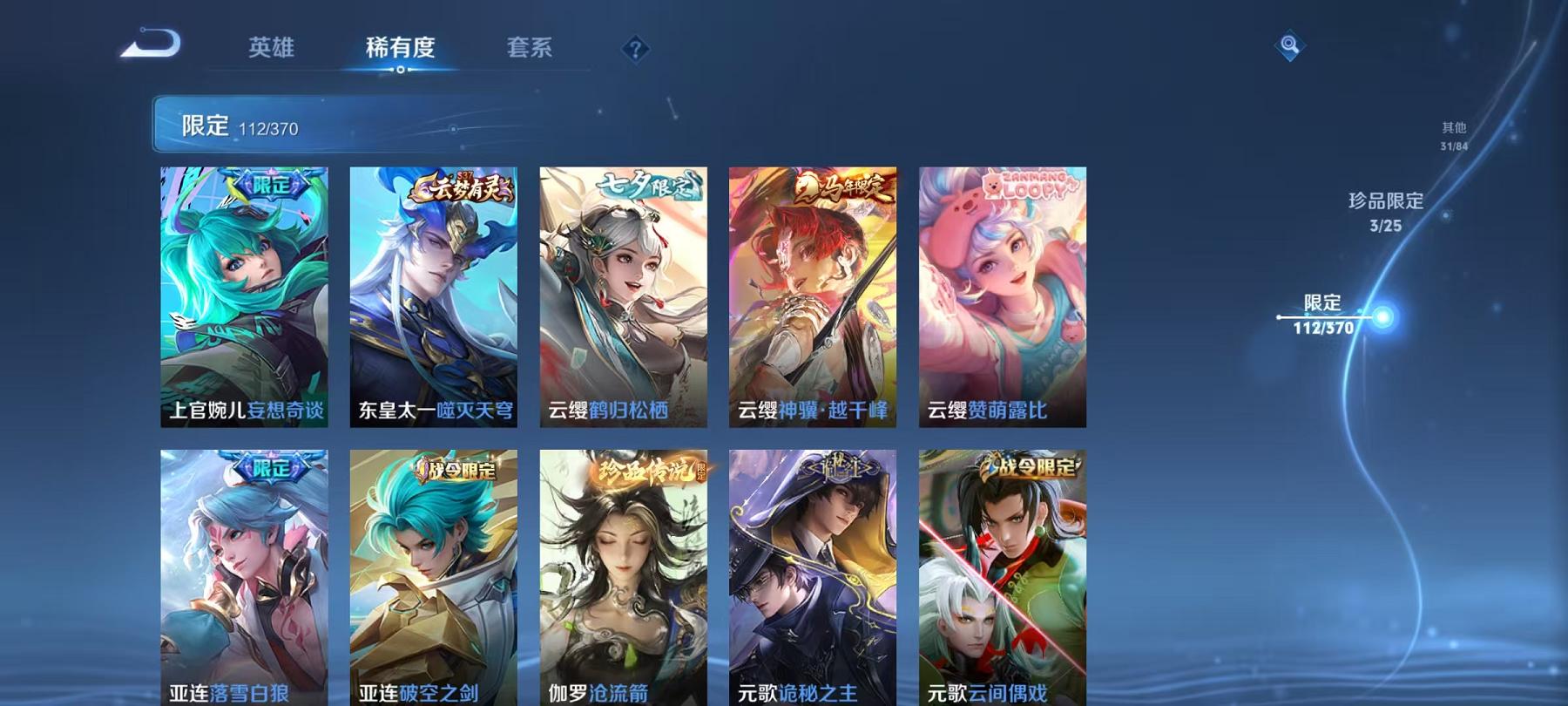Select the 稀有度 tab

click(x=401, y=50)
